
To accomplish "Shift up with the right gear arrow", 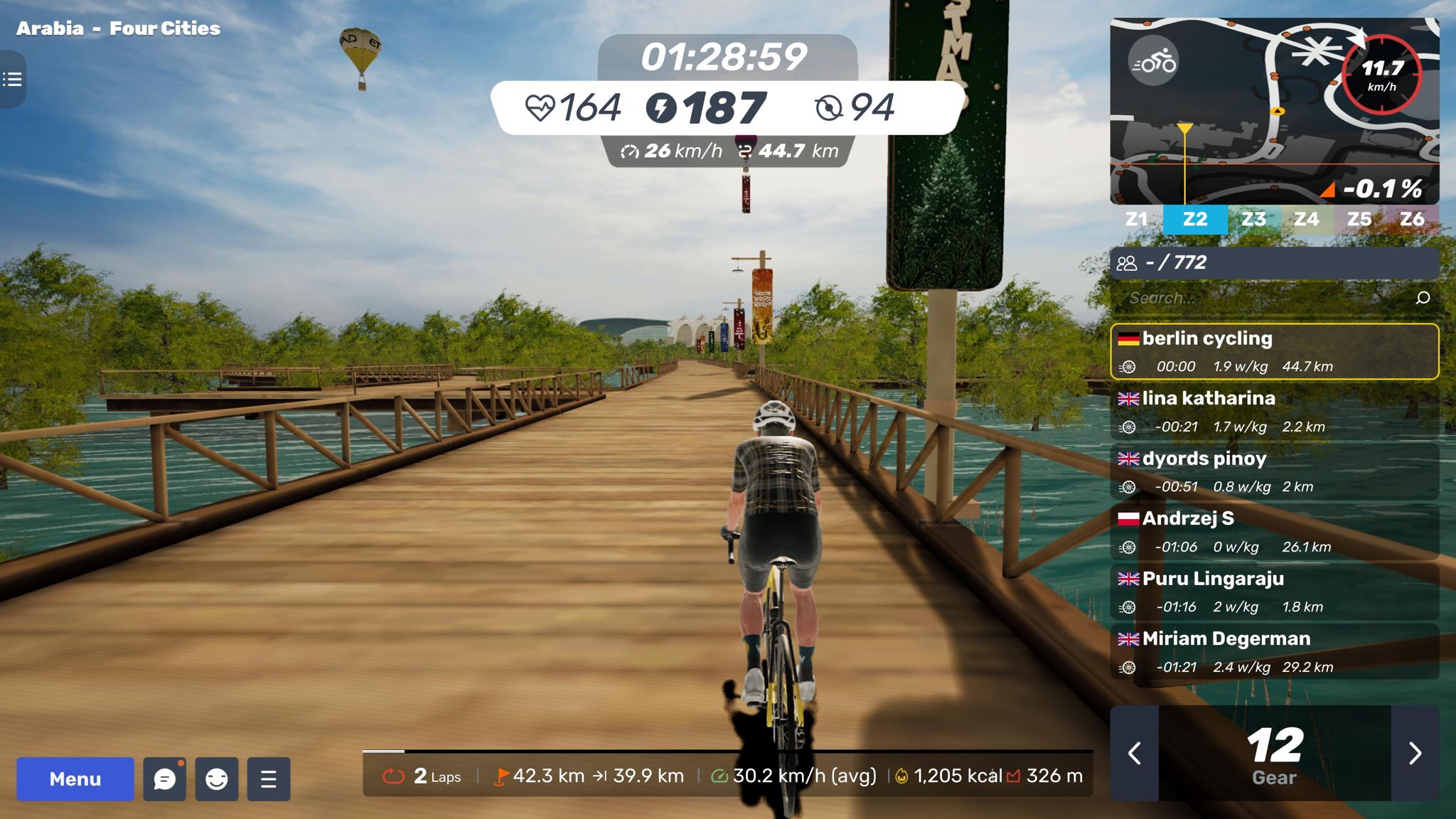I will (x=1415, y=753).
